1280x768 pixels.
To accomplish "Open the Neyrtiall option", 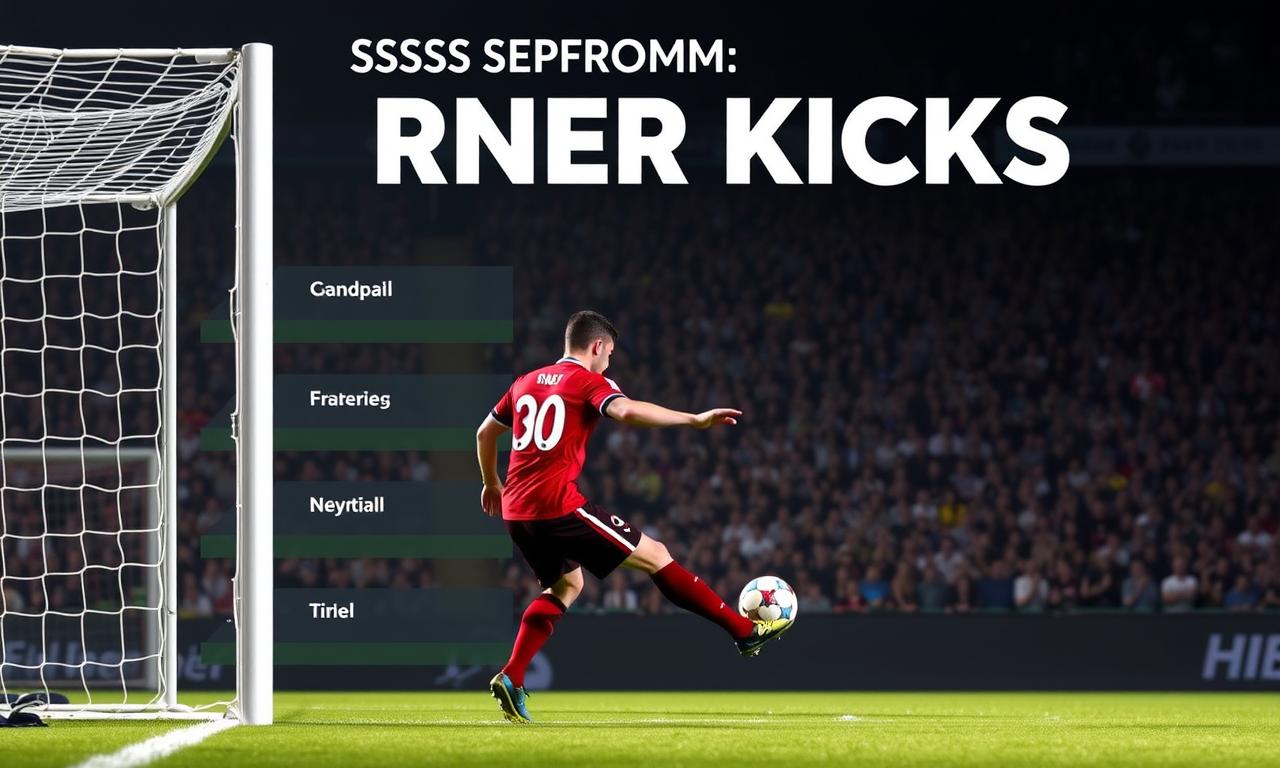I will pos(347,506).
